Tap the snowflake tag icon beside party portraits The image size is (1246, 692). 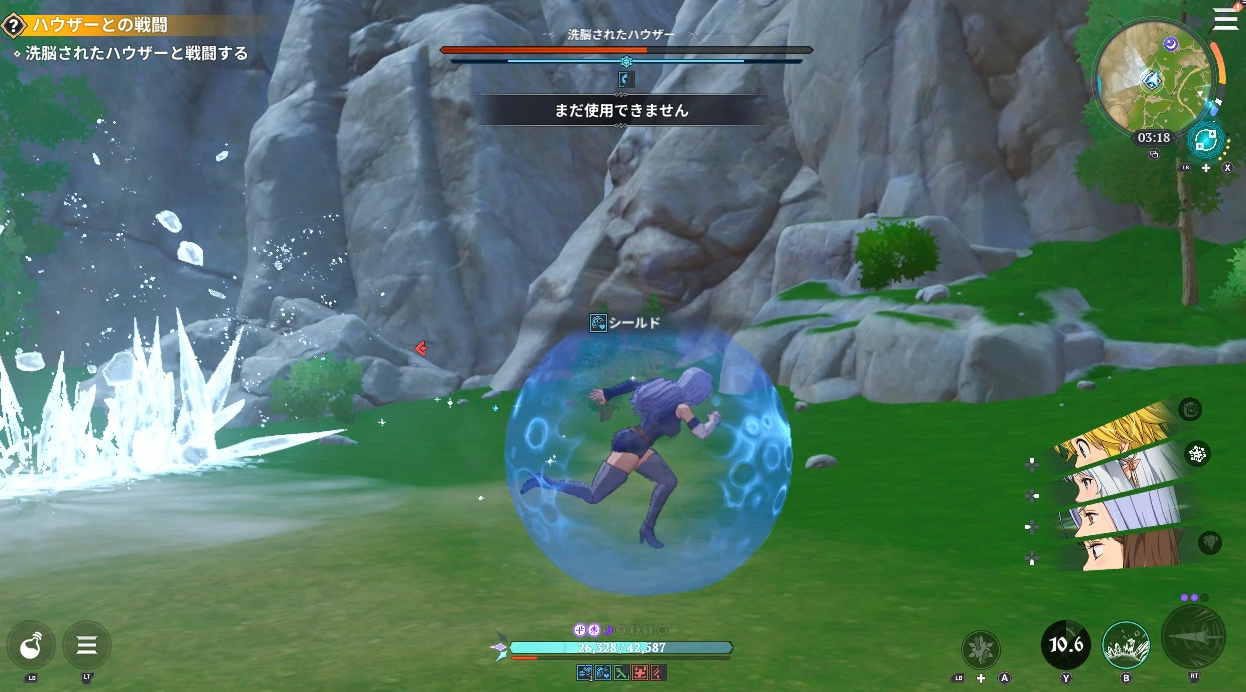tap(1197, 455)
